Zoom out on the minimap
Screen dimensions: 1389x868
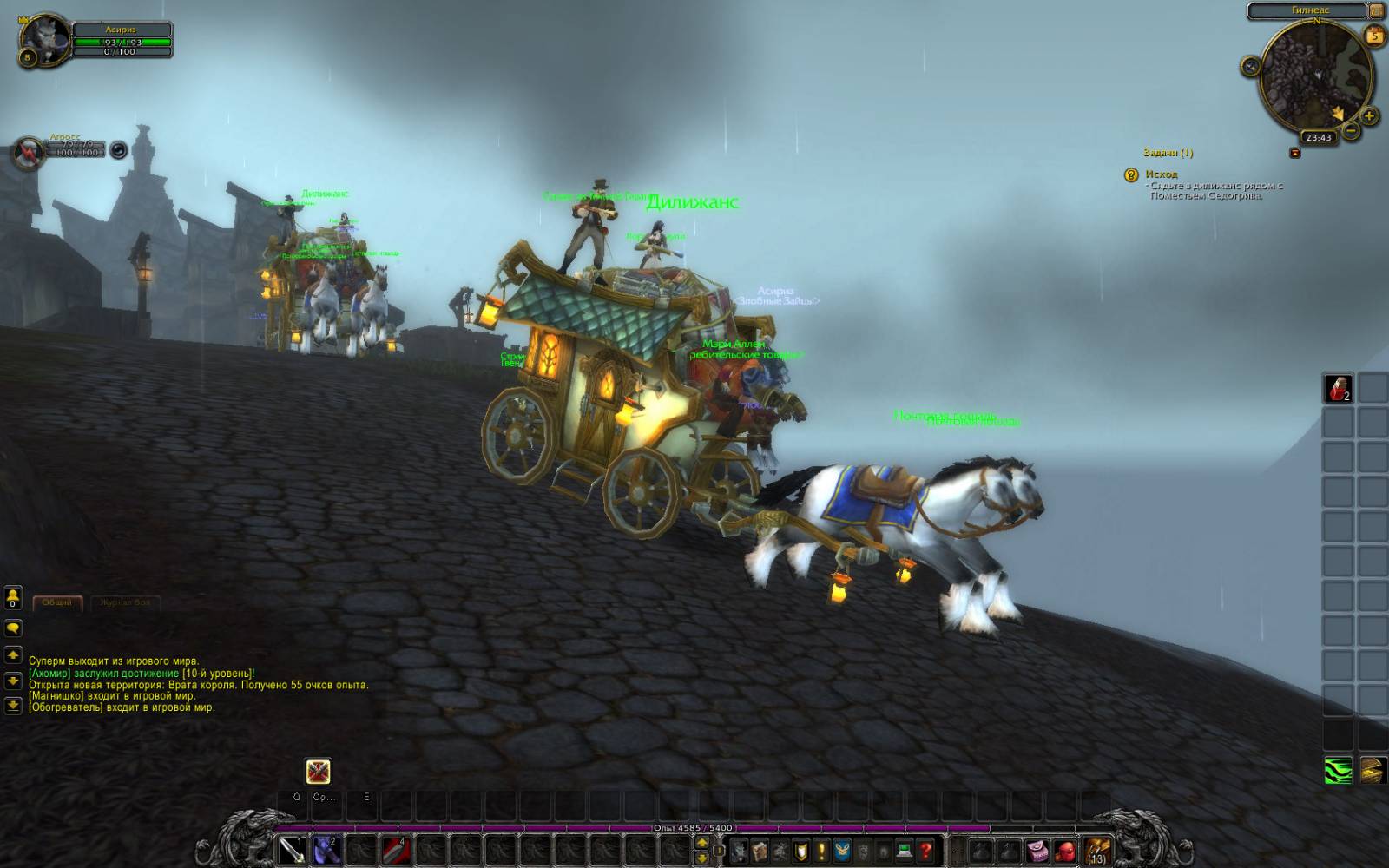[1351, 131]
